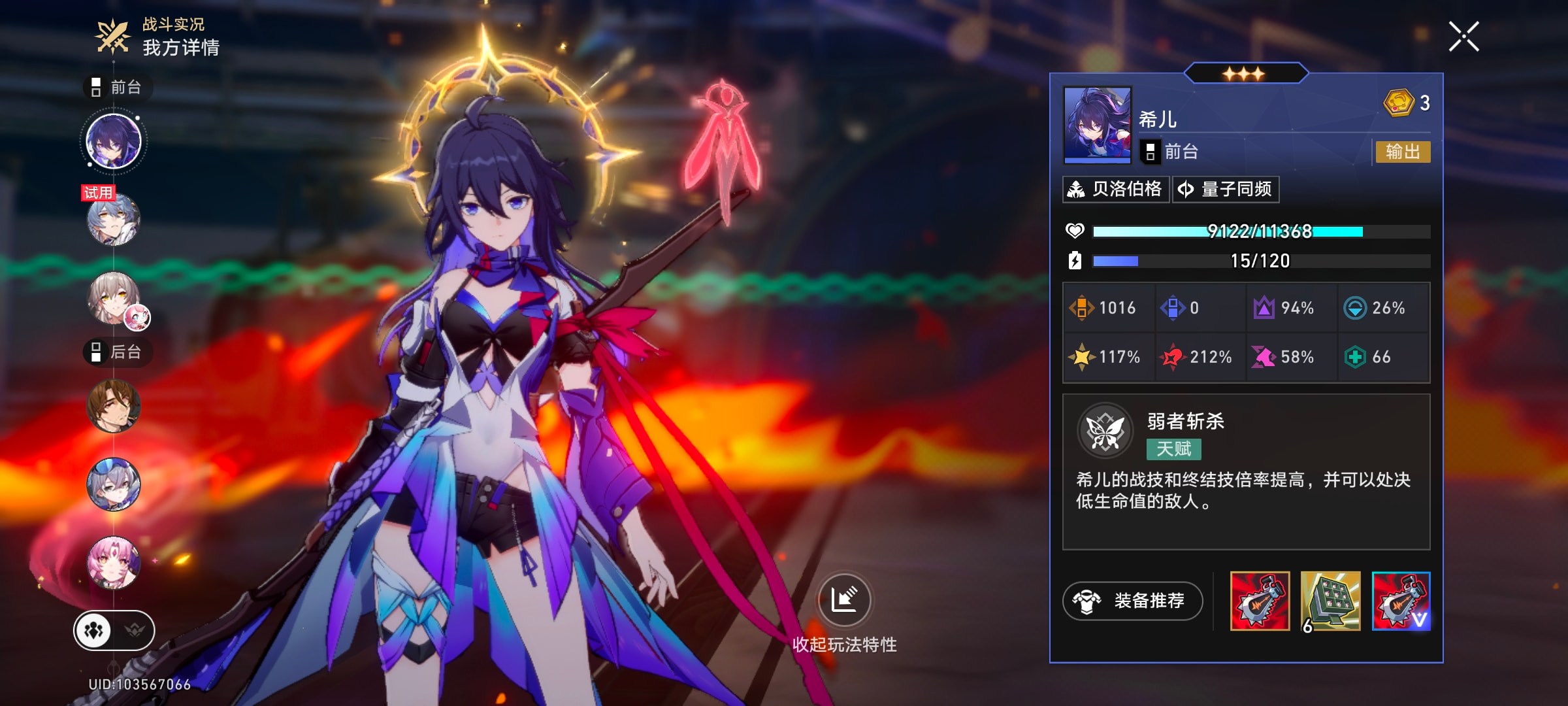The image size is (1568, 706).
Task: Select the brown-haired man's portrait
Action: [x=114, y=406]
